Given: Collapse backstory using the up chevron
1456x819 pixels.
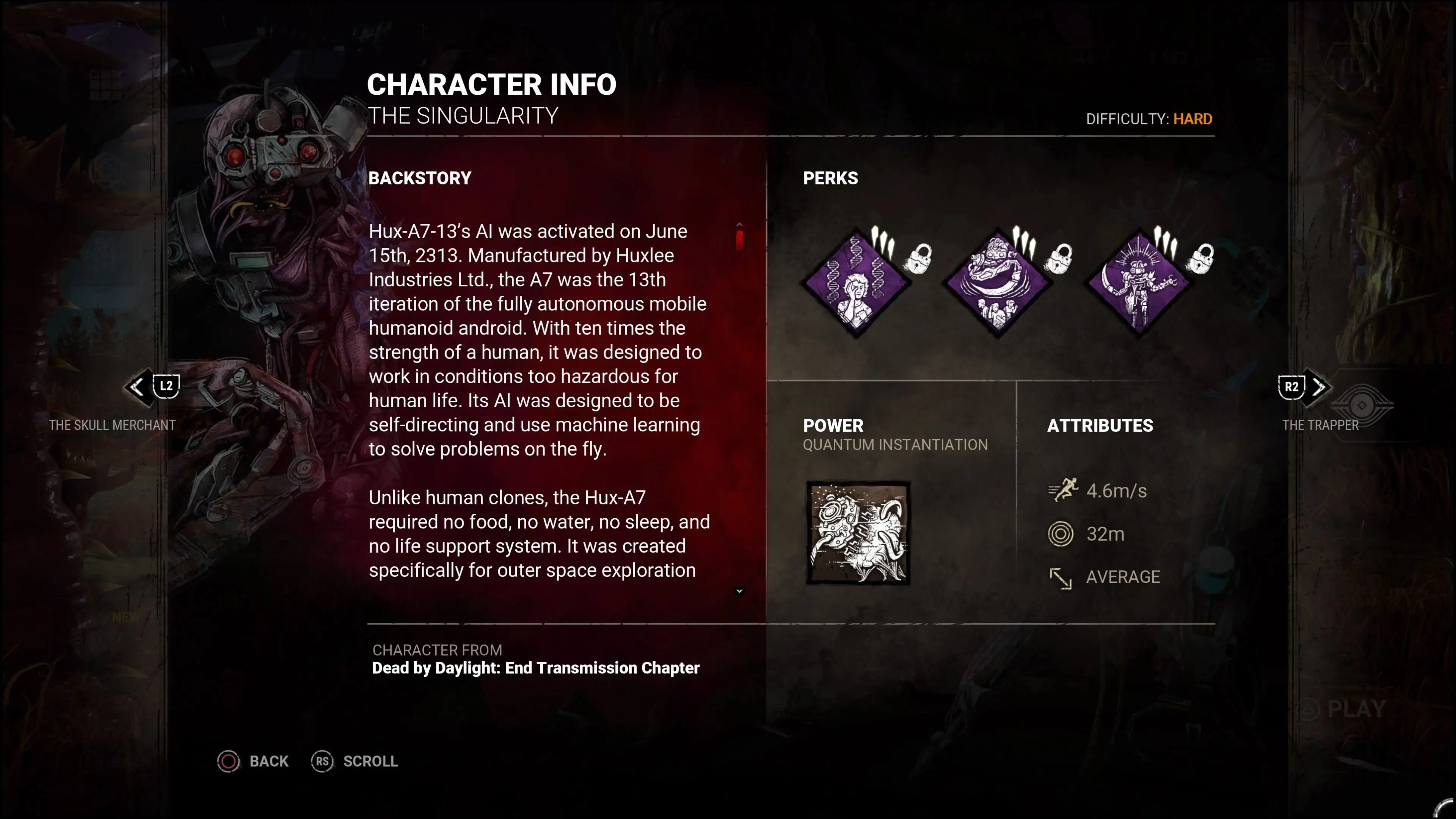Looking at the screenshot, I should (x=739, y=223).
